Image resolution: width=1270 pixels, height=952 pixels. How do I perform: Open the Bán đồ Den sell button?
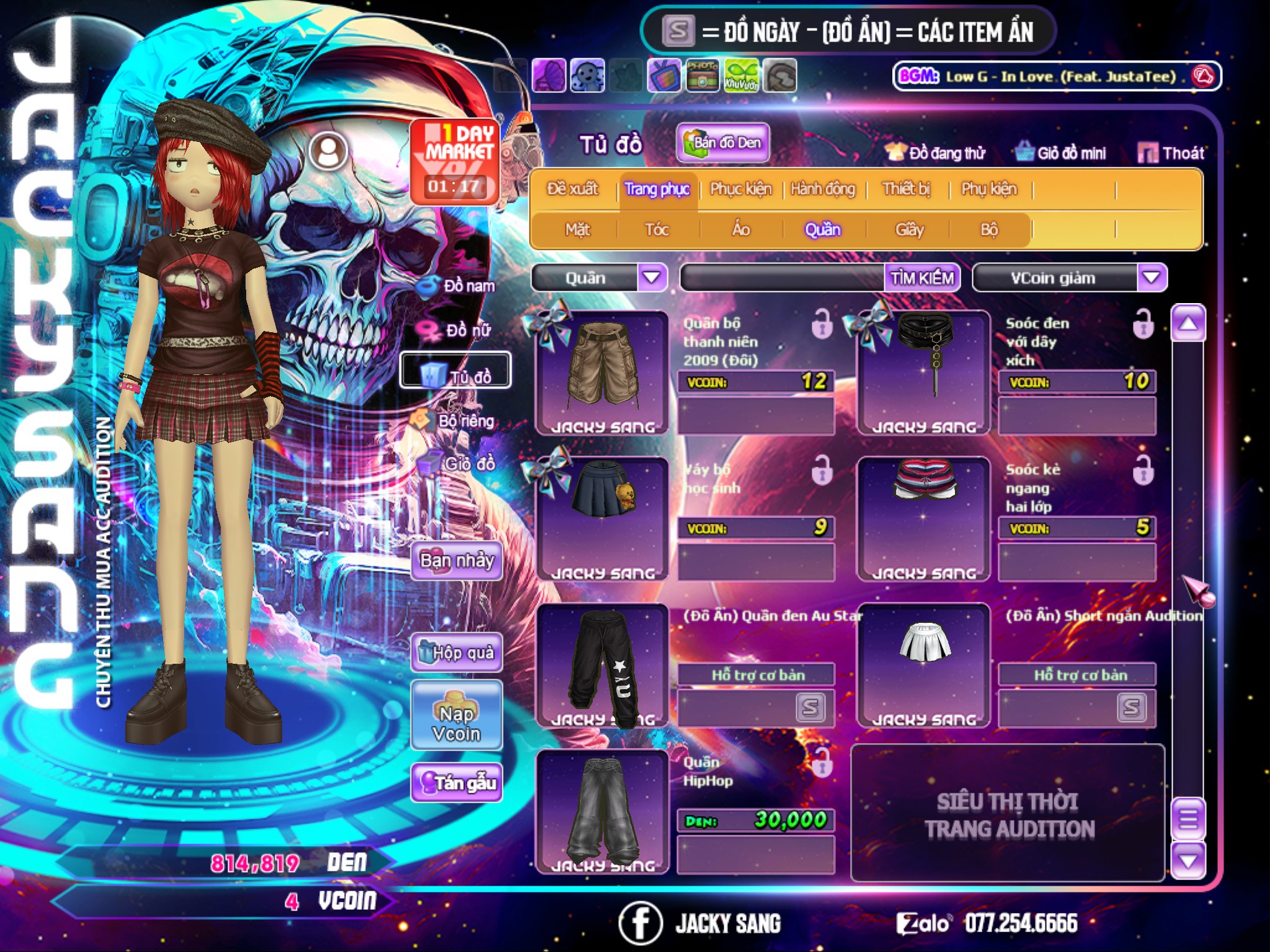pyautogui.click(x=723, y=143)
